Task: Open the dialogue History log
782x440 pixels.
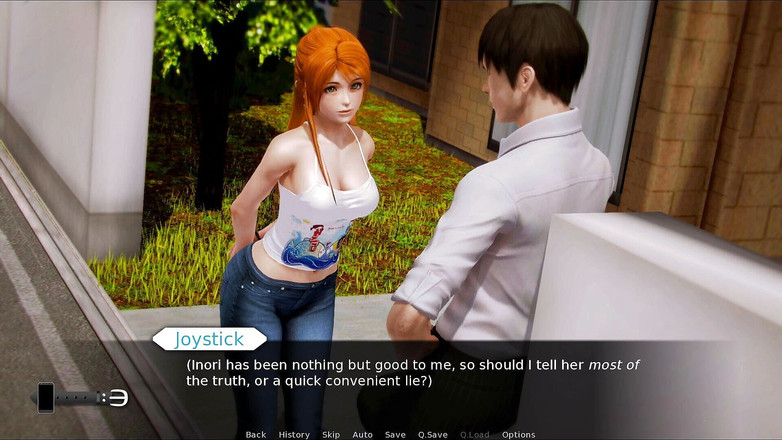Action: pyautogui.click(x=294, y=435)
